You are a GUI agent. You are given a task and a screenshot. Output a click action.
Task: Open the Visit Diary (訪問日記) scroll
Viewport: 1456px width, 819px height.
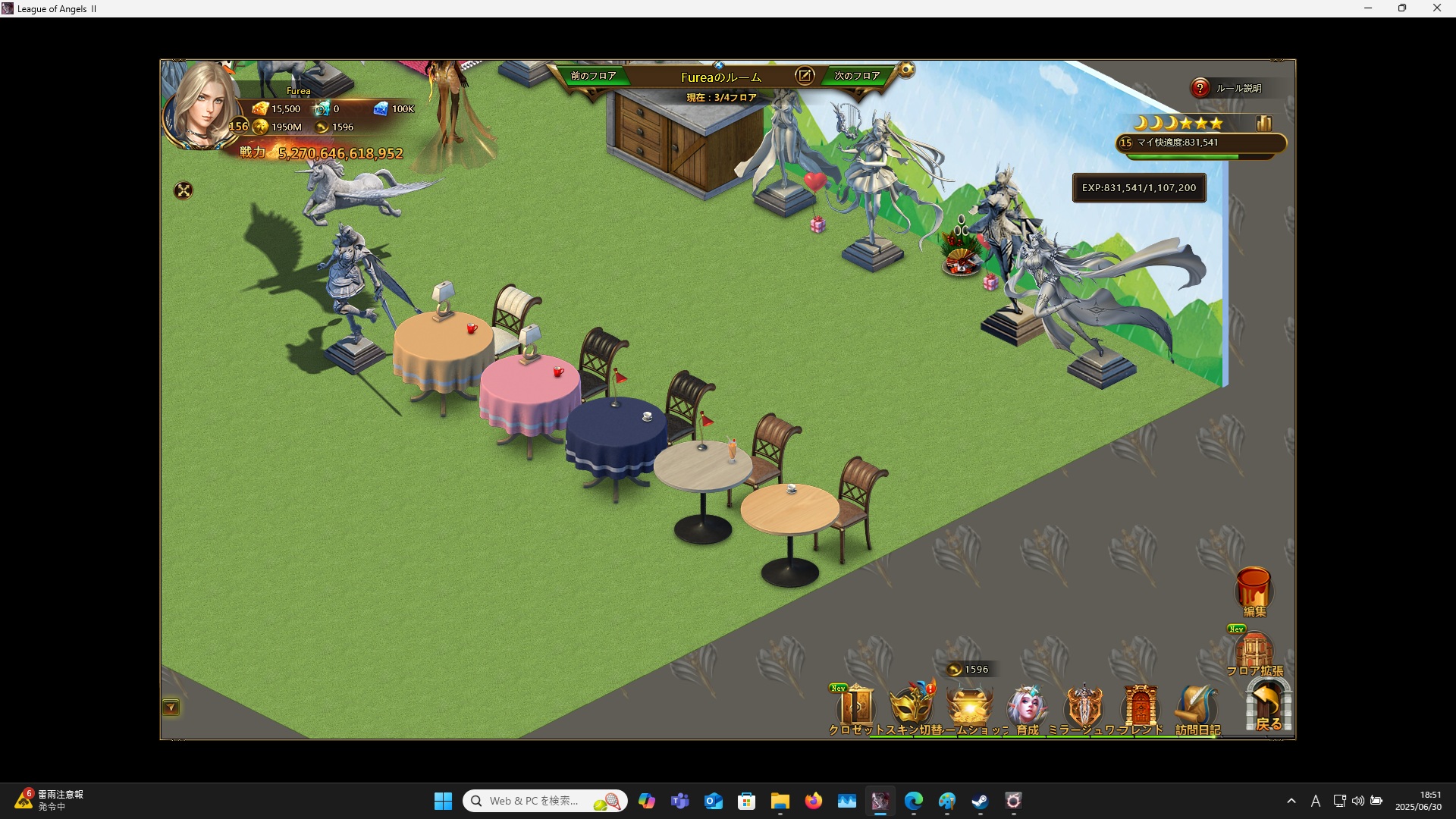1197,708
